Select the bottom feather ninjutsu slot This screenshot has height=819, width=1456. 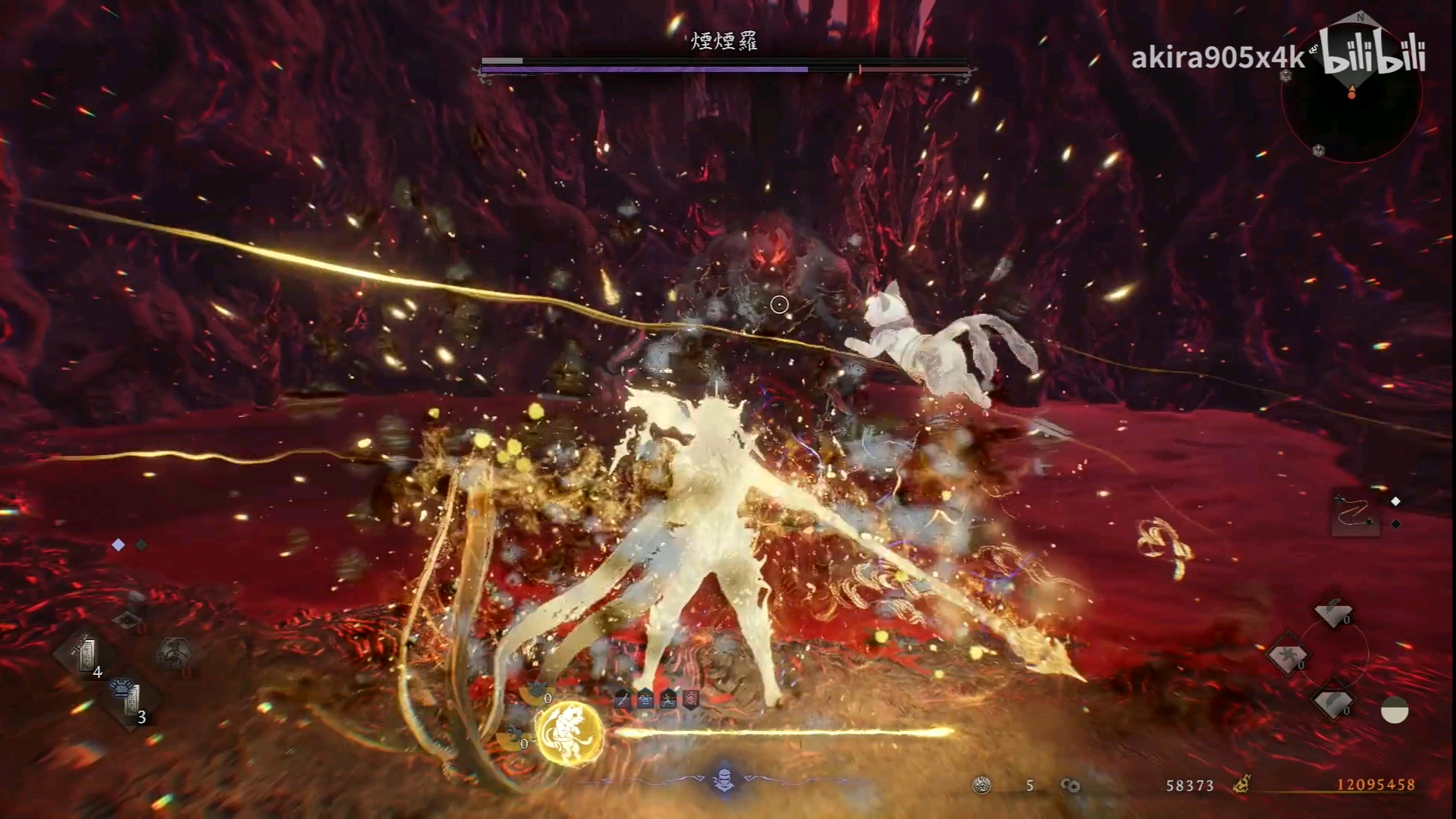click(x=1332, y=702)
